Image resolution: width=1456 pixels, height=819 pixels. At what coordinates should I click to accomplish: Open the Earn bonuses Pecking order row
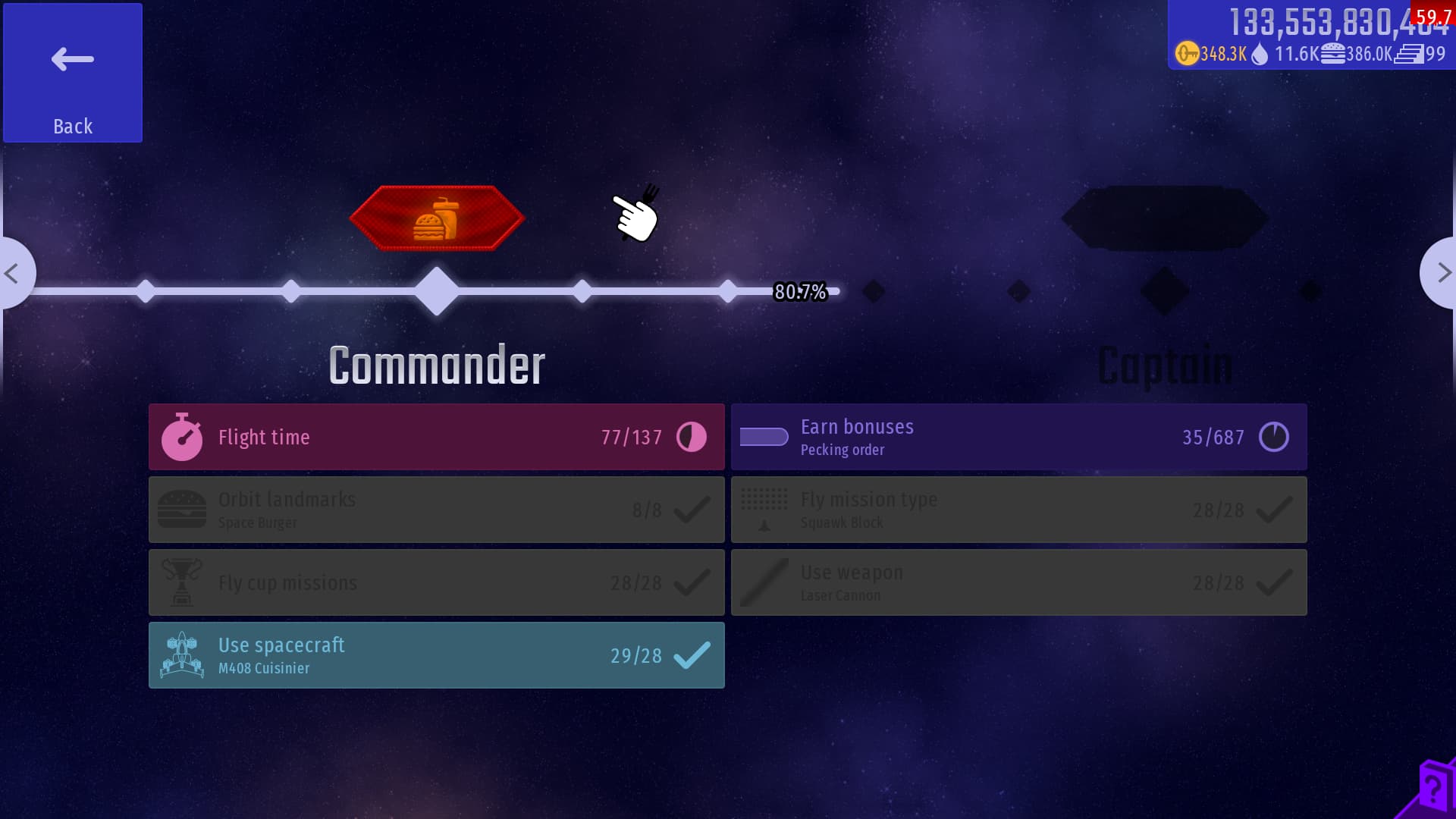pyautogui.click(x=1018, y=437)
